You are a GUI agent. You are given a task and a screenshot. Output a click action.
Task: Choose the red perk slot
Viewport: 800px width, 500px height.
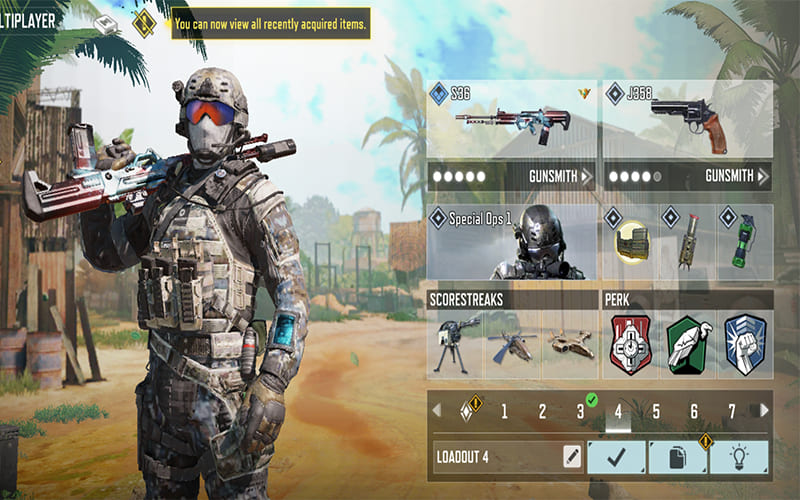630,344
